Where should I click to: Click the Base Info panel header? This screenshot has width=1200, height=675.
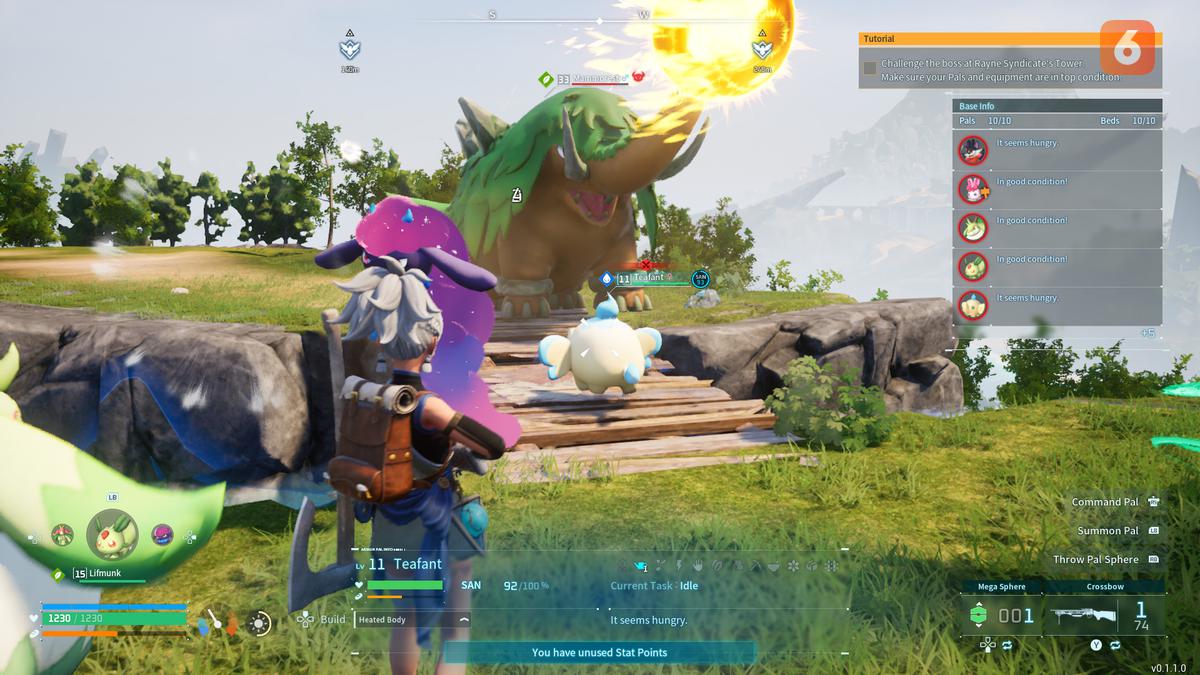click(x=1057, y=106)
